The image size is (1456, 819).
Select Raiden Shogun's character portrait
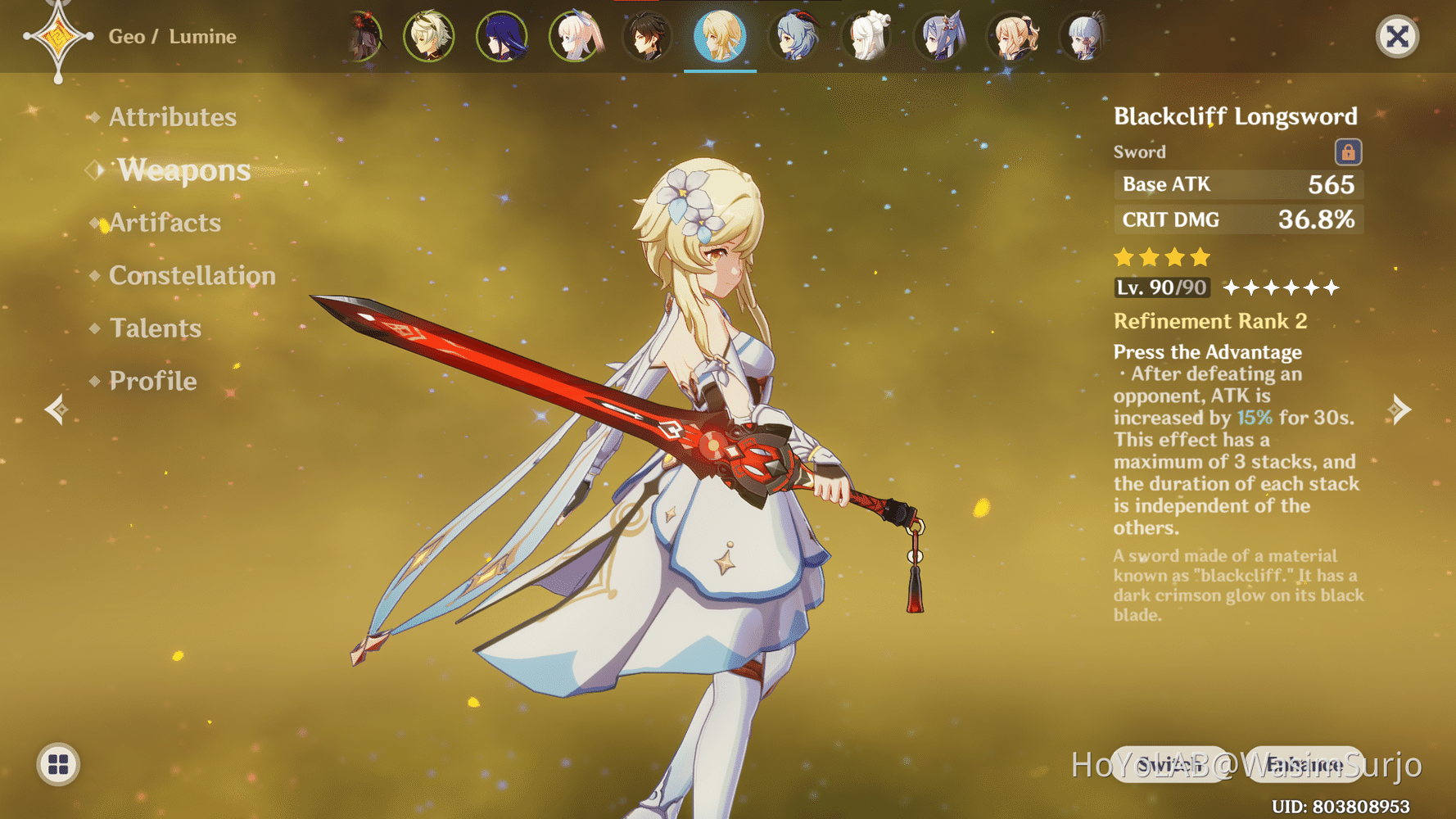tap(502, 36)
